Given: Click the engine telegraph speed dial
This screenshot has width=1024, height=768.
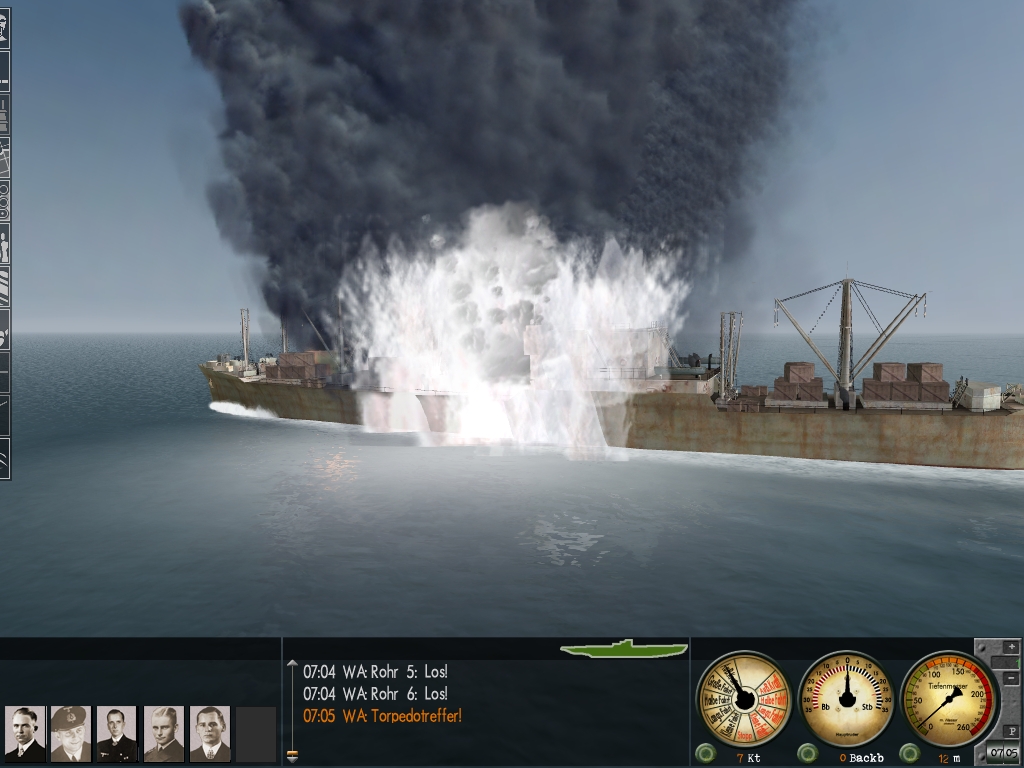Looking at the screenshot, I should (743, 698).
